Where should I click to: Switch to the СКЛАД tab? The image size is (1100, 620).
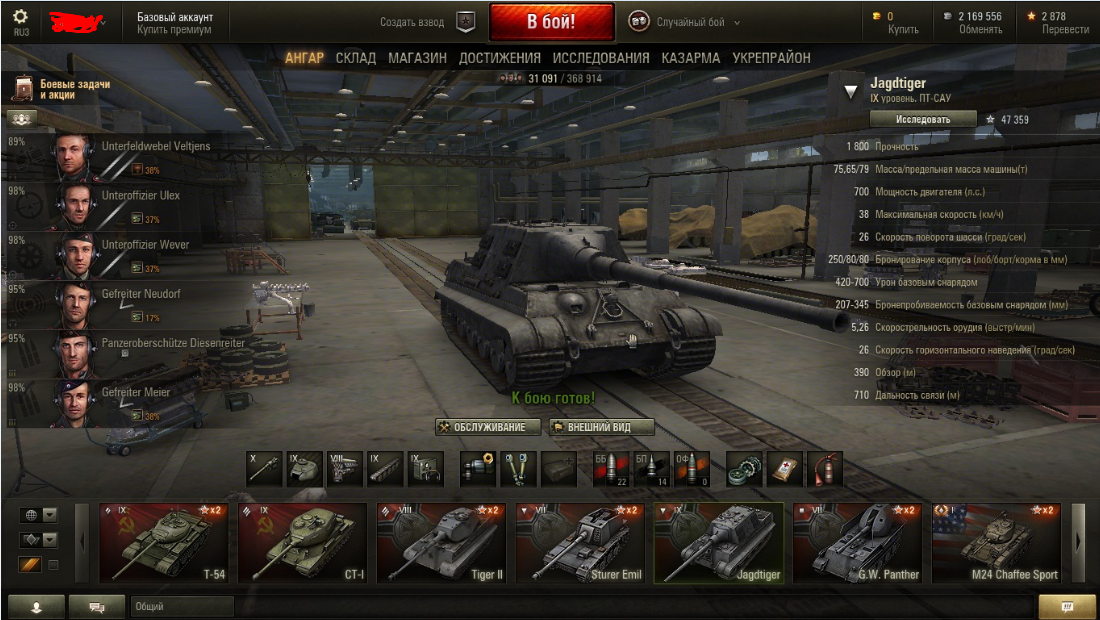click(356, 58)
